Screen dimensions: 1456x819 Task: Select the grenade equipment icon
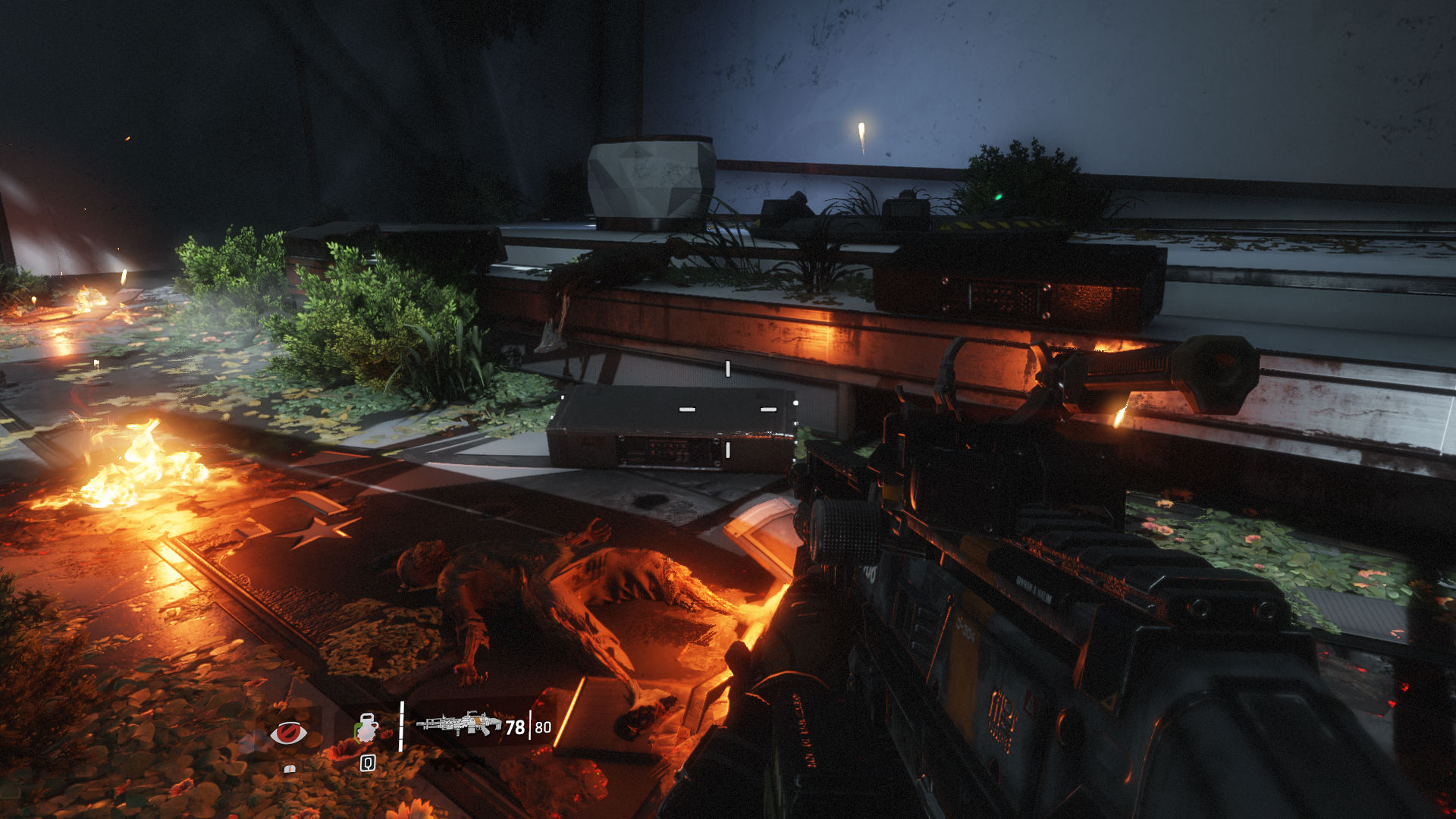[x=367, y=729]
